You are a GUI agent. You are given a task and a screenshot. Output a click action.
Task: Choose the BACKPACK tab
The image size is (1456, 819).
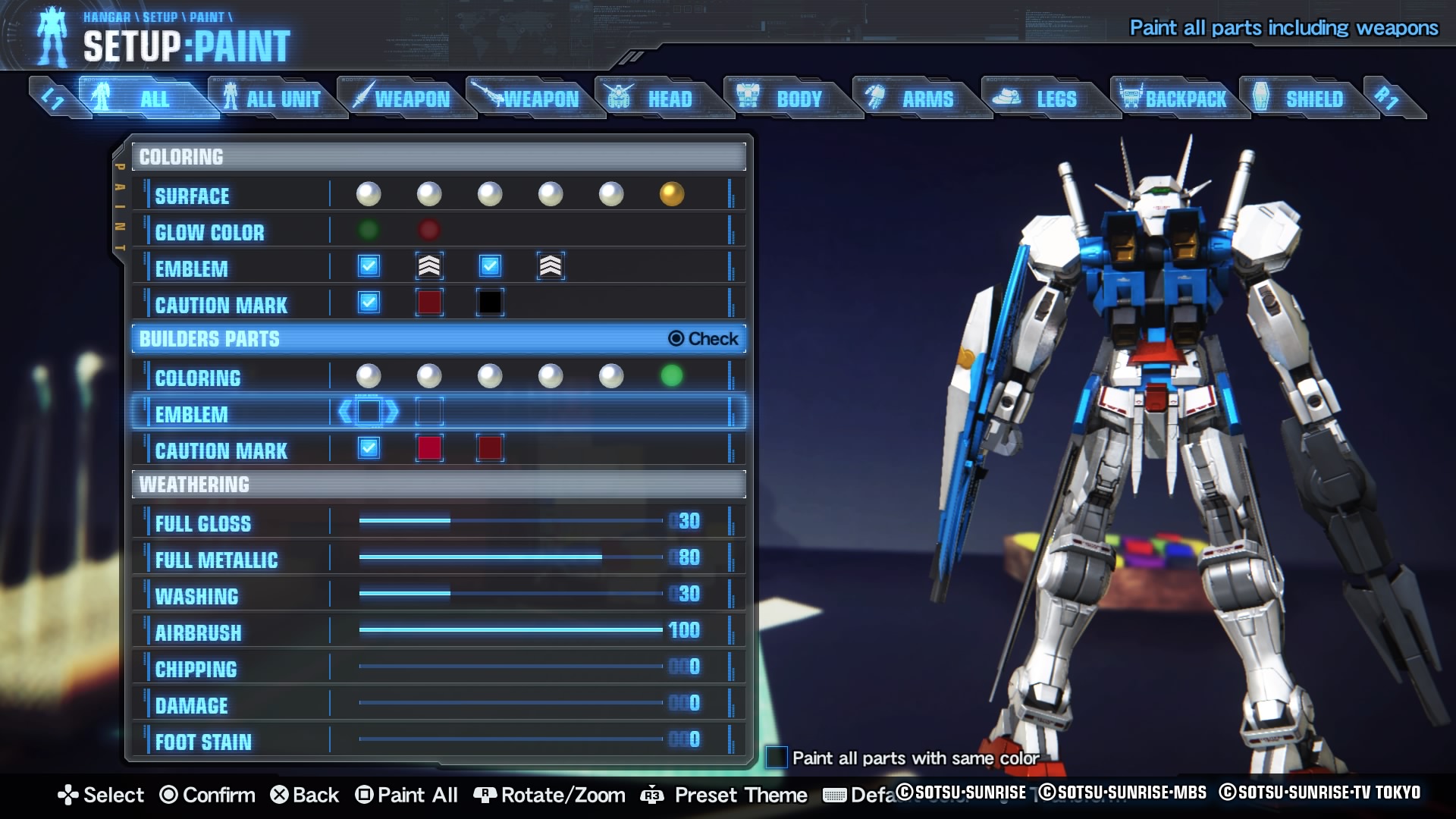1174,99
